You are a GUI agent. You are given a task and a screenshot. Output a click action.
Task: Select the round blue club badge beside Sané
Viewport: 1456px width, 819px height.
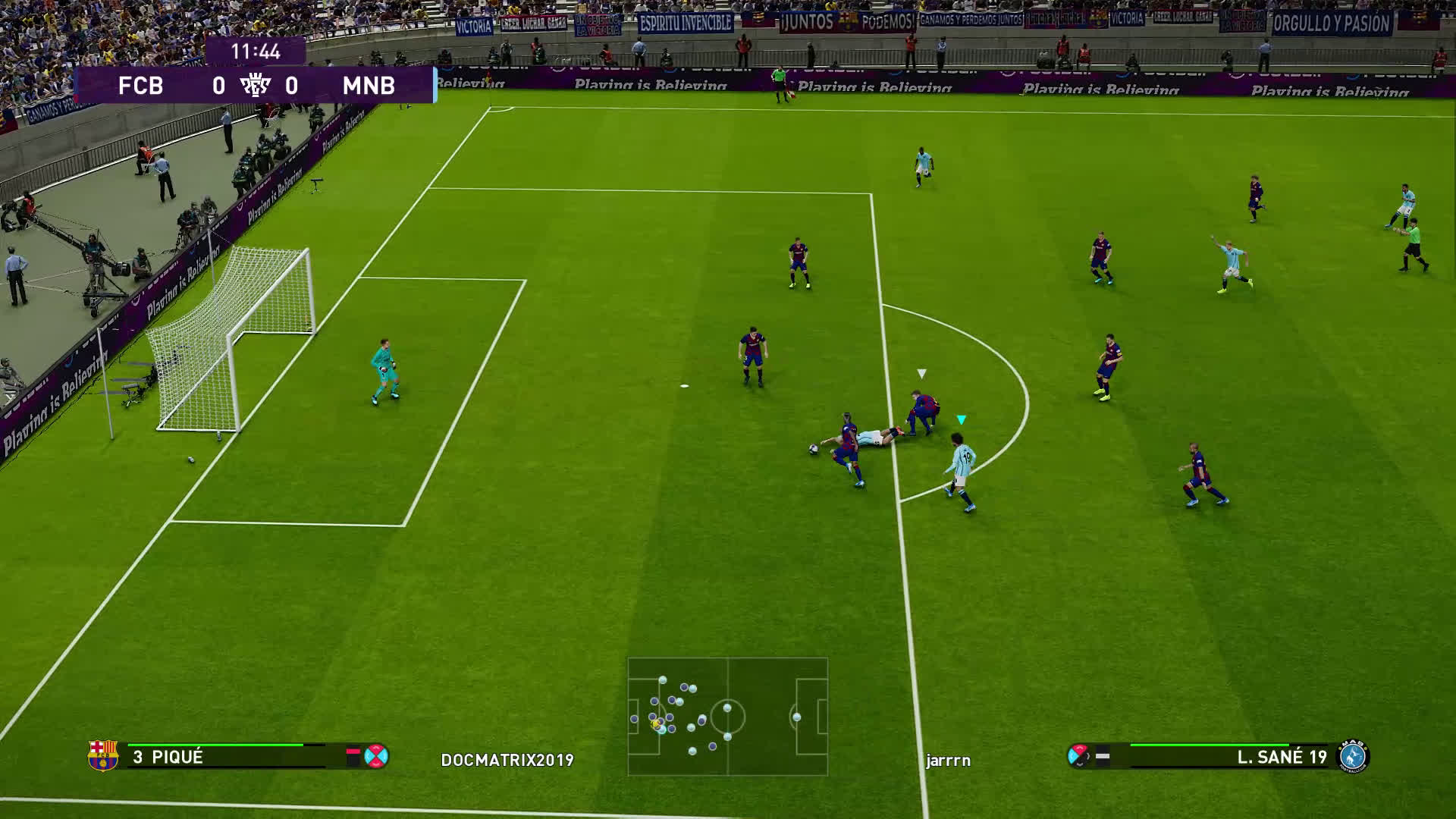point(1353,756)
